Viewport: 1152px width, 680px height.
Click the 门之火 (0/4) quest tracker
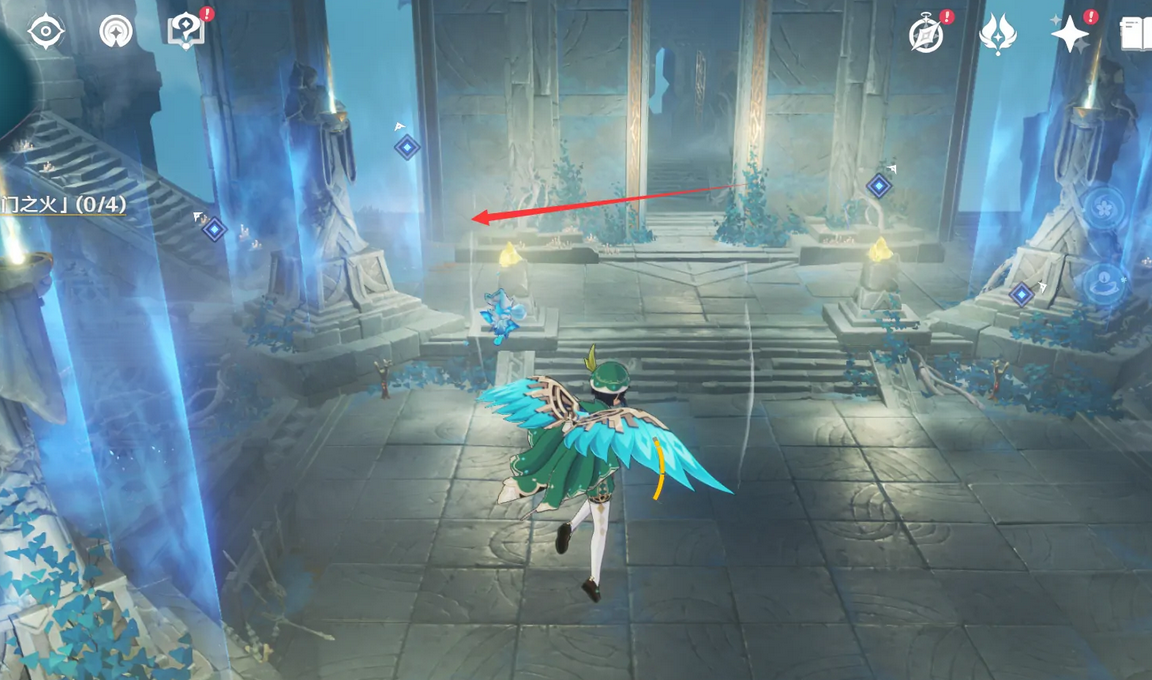[x=64, y=205]
